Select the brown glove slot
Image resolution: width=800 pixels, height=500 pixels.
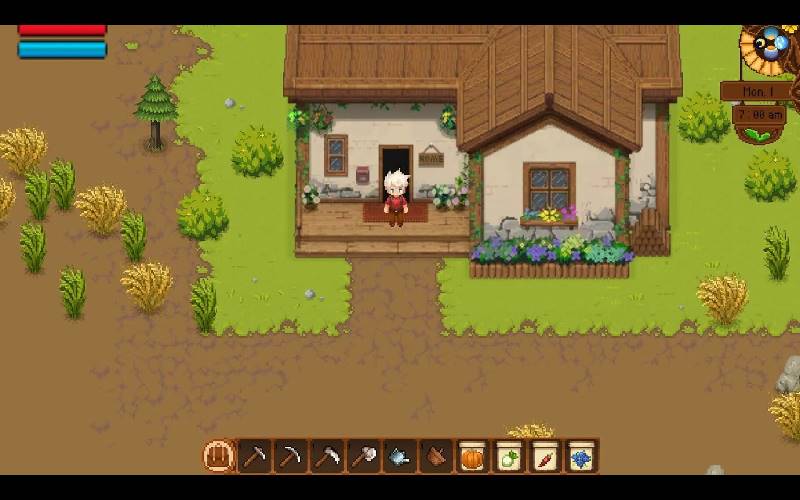tap(435, 457)
